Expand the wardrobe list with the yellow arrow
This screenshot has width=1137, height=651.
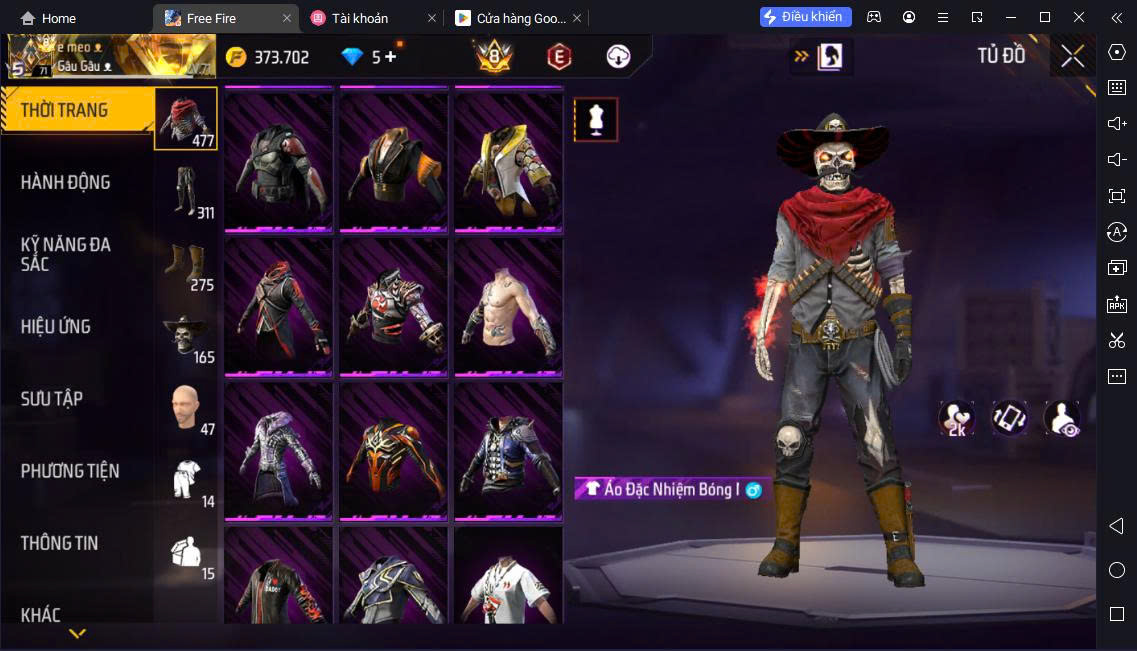[77, 633]
